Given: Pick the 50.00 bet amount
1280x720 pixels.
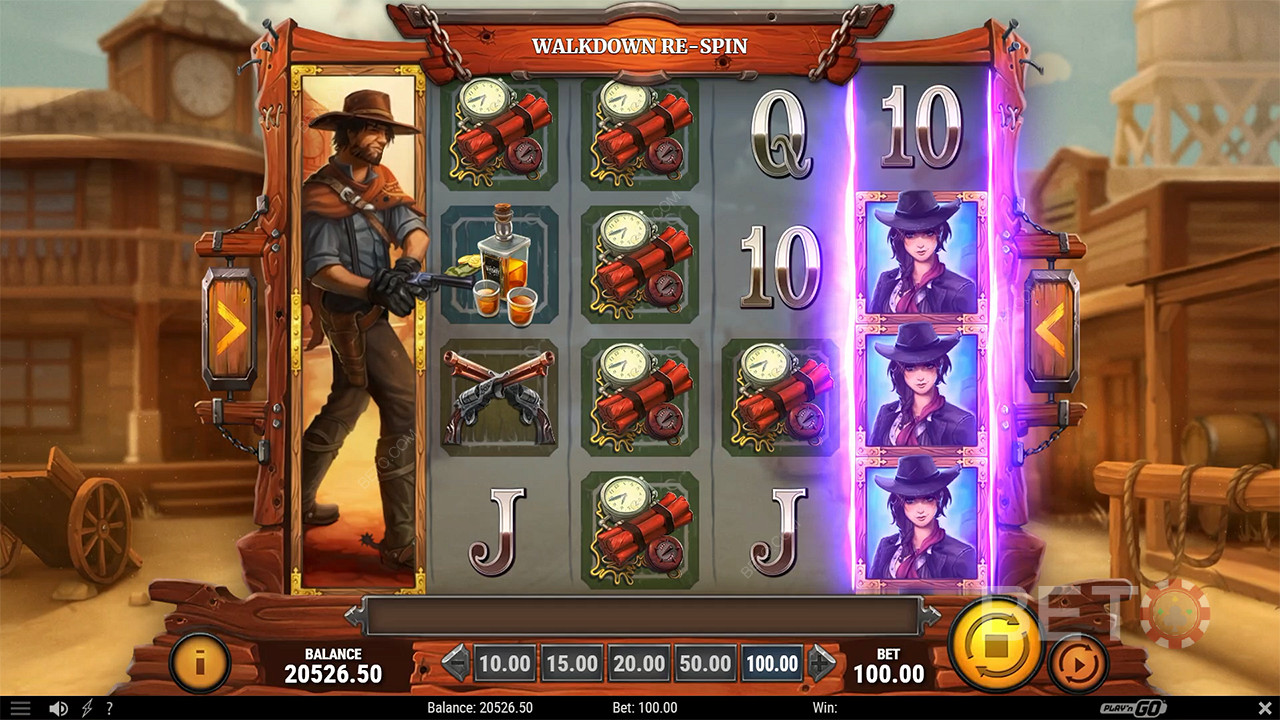Looking at the screenshot, I should click(705, 663).
